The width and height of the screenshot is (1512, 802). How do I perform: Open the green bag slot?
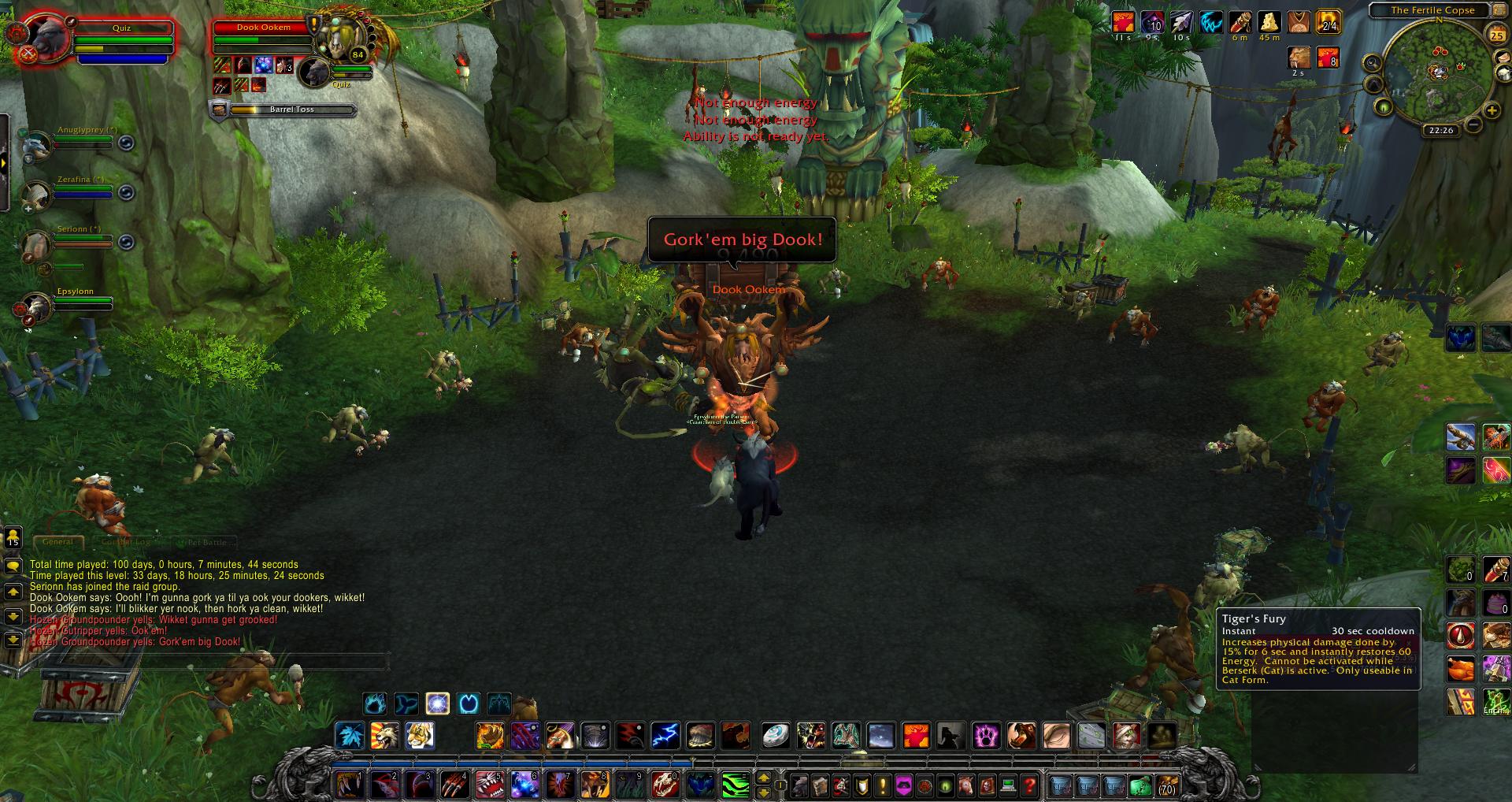pyautogui.click(x=1140, y=785)
